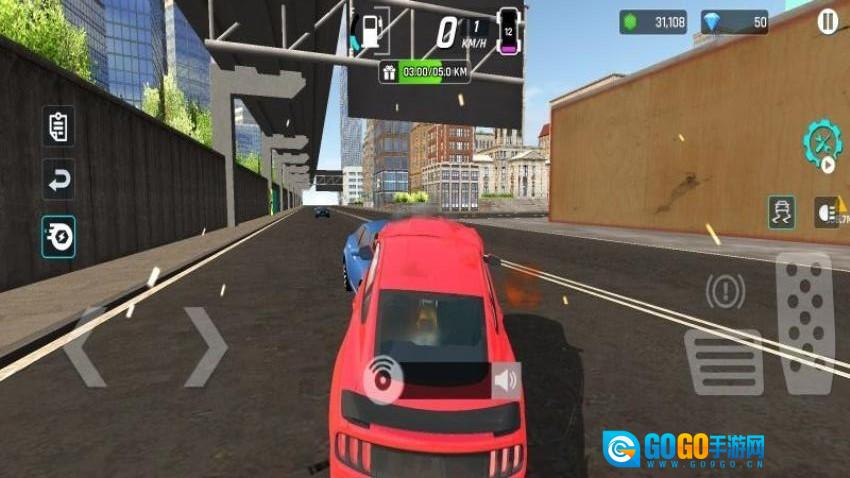Pause the game

pos(827,22)
